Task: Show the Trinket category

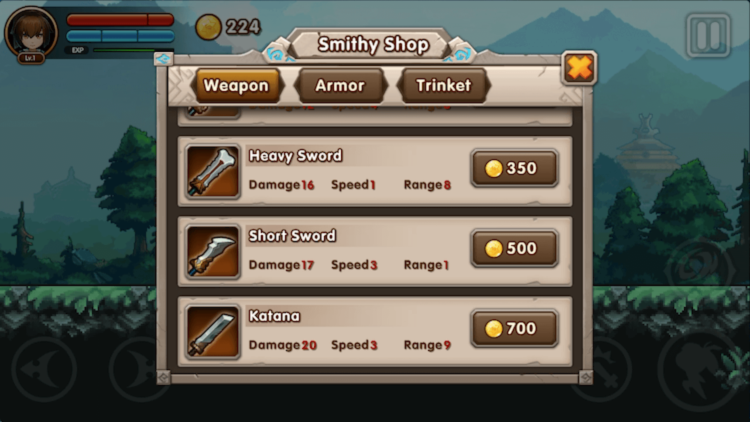Action: (x=443, y=86)
